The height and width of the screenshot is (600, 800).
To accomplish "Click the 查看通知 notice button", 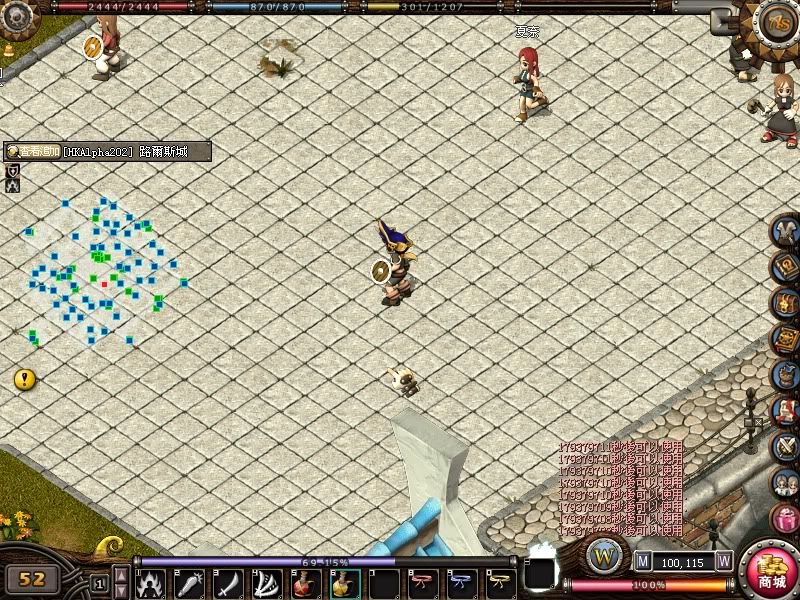I will 34,152.
